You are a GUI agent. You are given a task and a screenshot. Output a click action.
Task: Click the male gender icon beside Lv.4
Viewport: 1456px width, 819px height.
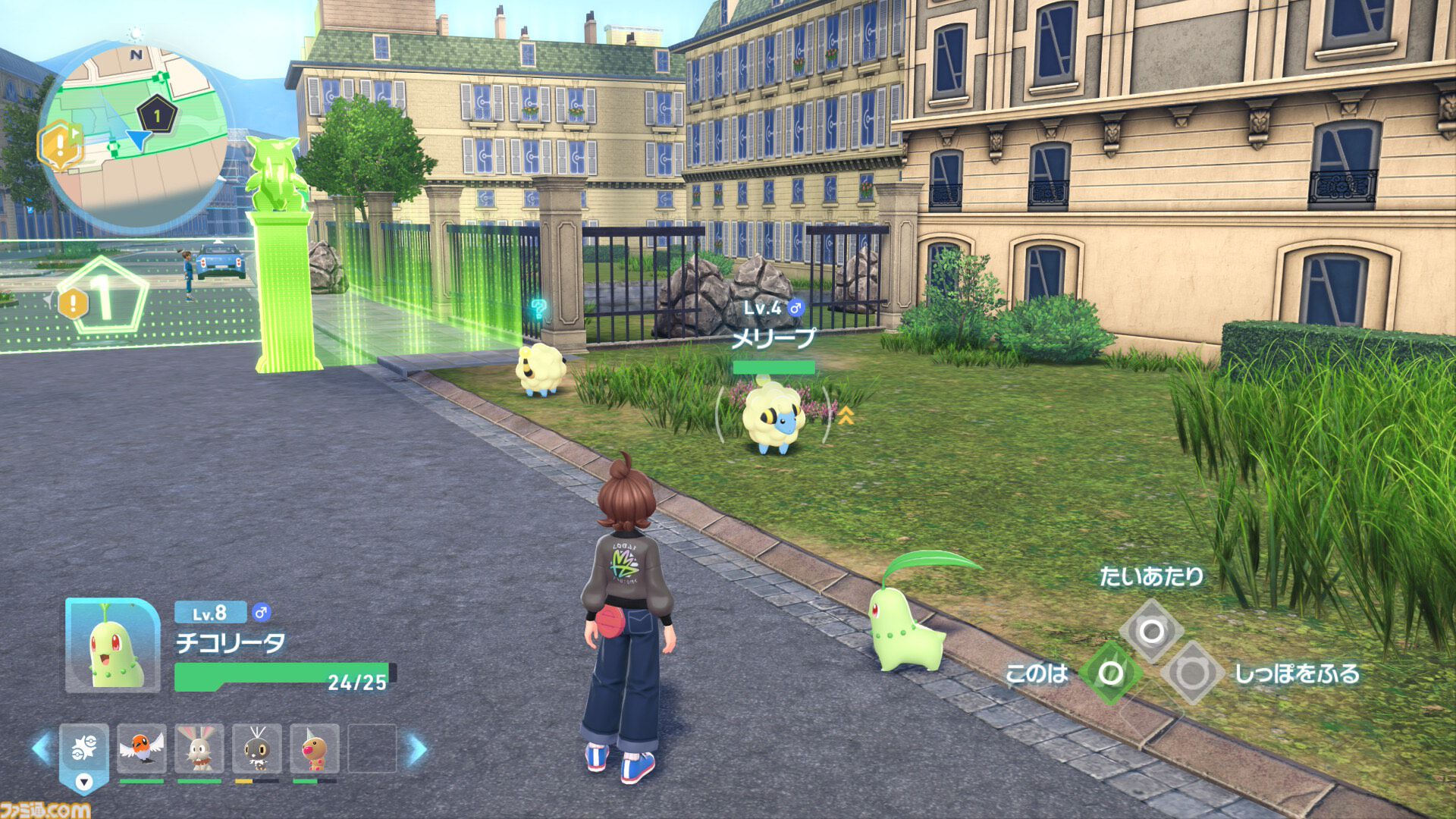coord(793,307)
